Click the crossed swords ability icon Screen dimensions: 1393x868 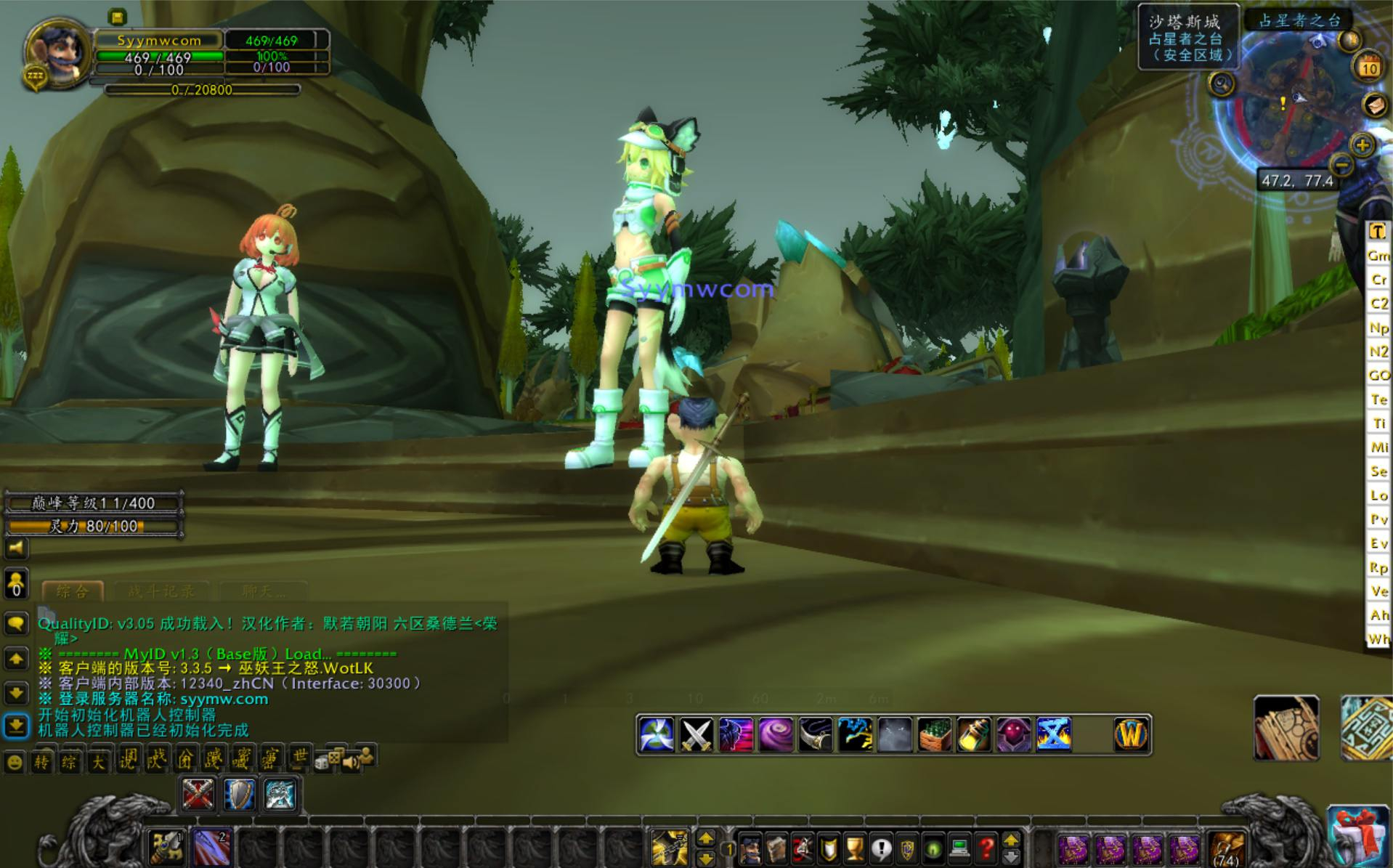point(696,735)
